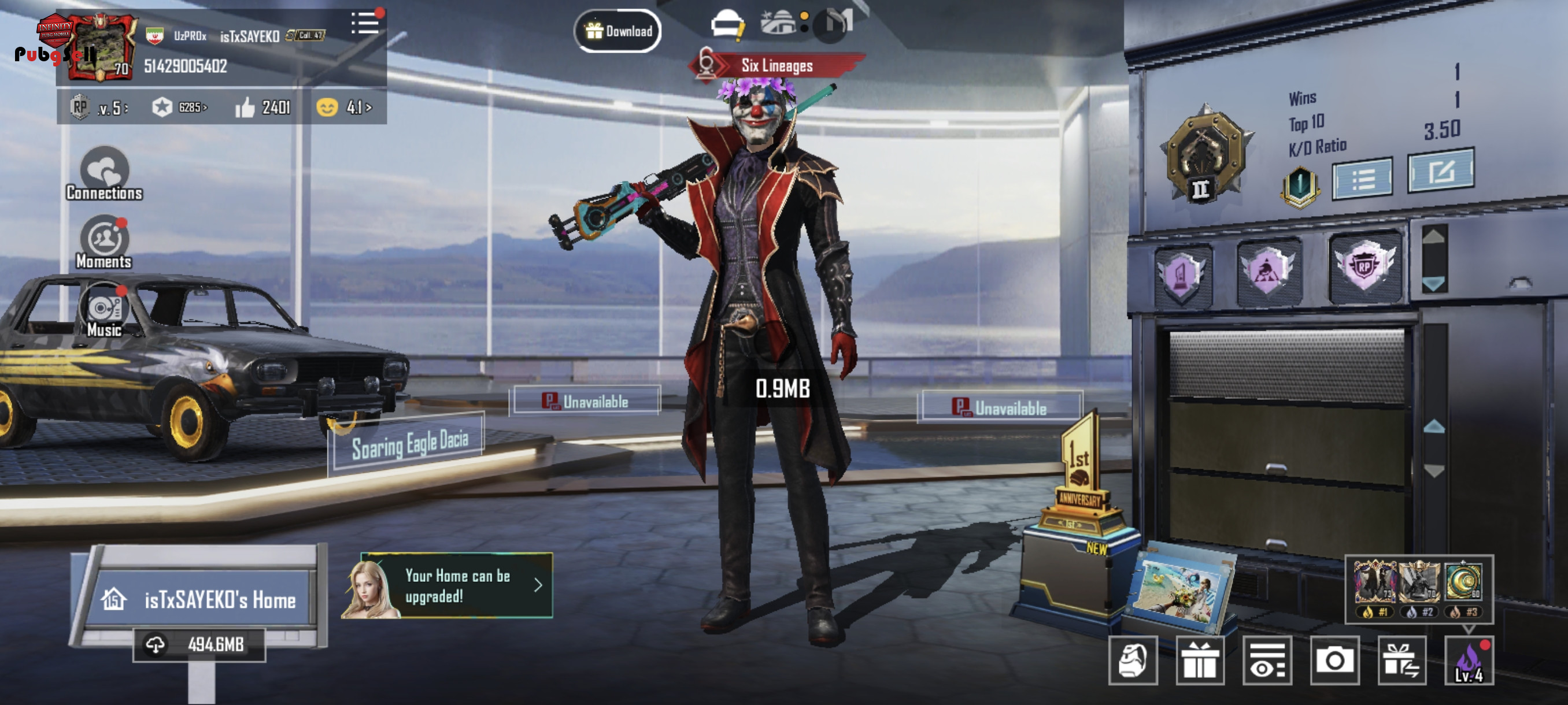This screenshot has width=1568, height=705.
Task: Open the list menu beside the player name
Action: point(365,24)
